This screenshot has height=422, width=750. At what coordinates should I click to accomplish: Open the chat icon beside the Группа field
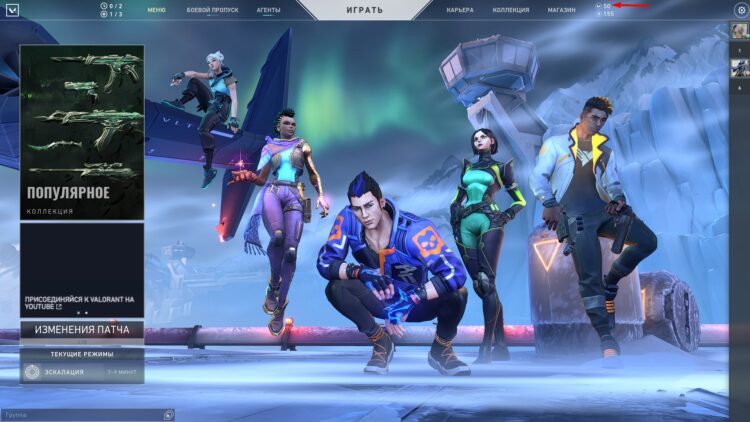coord(168,414)
